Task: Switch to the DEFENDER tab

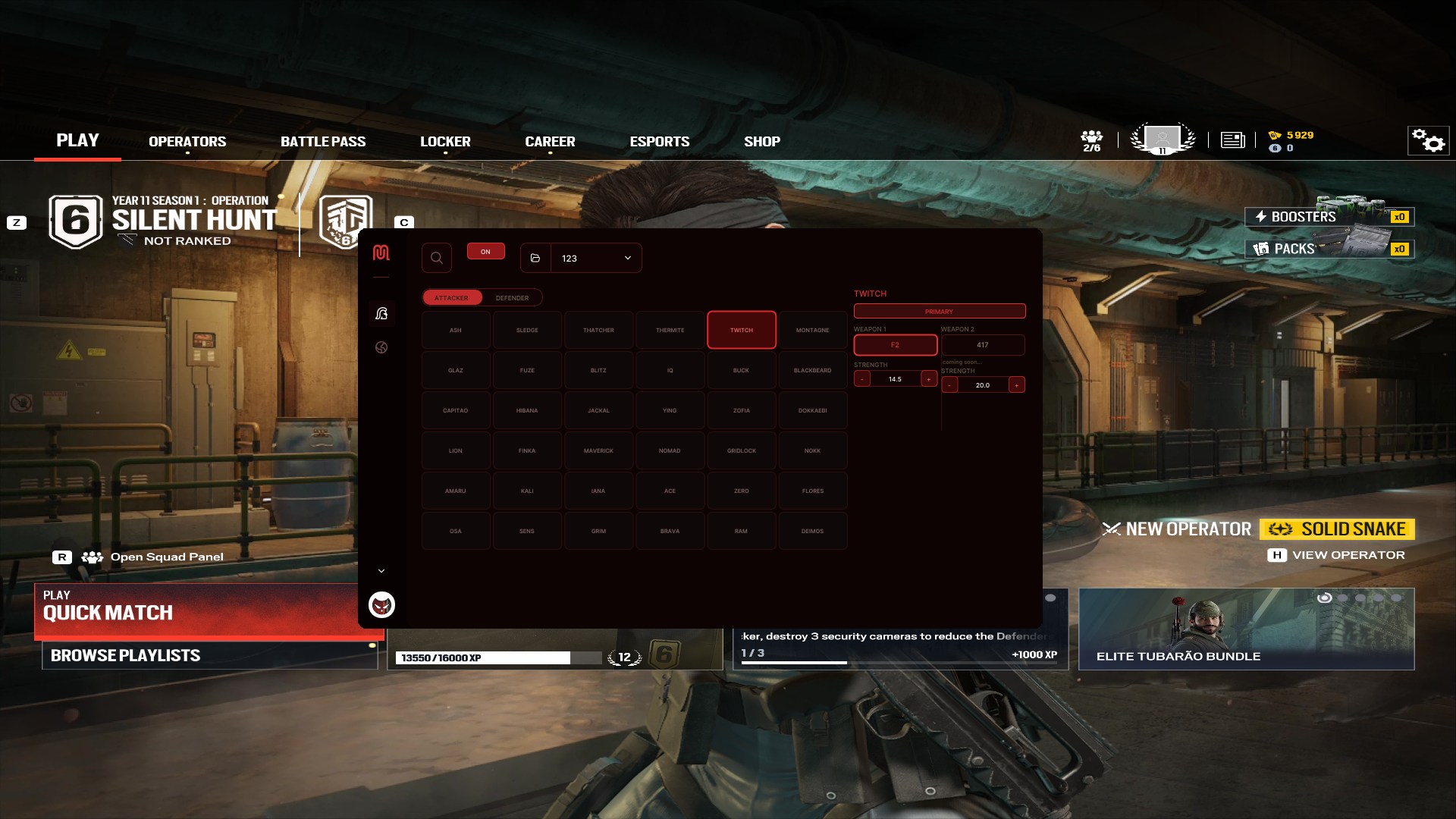Action: [x=513, y=297]
